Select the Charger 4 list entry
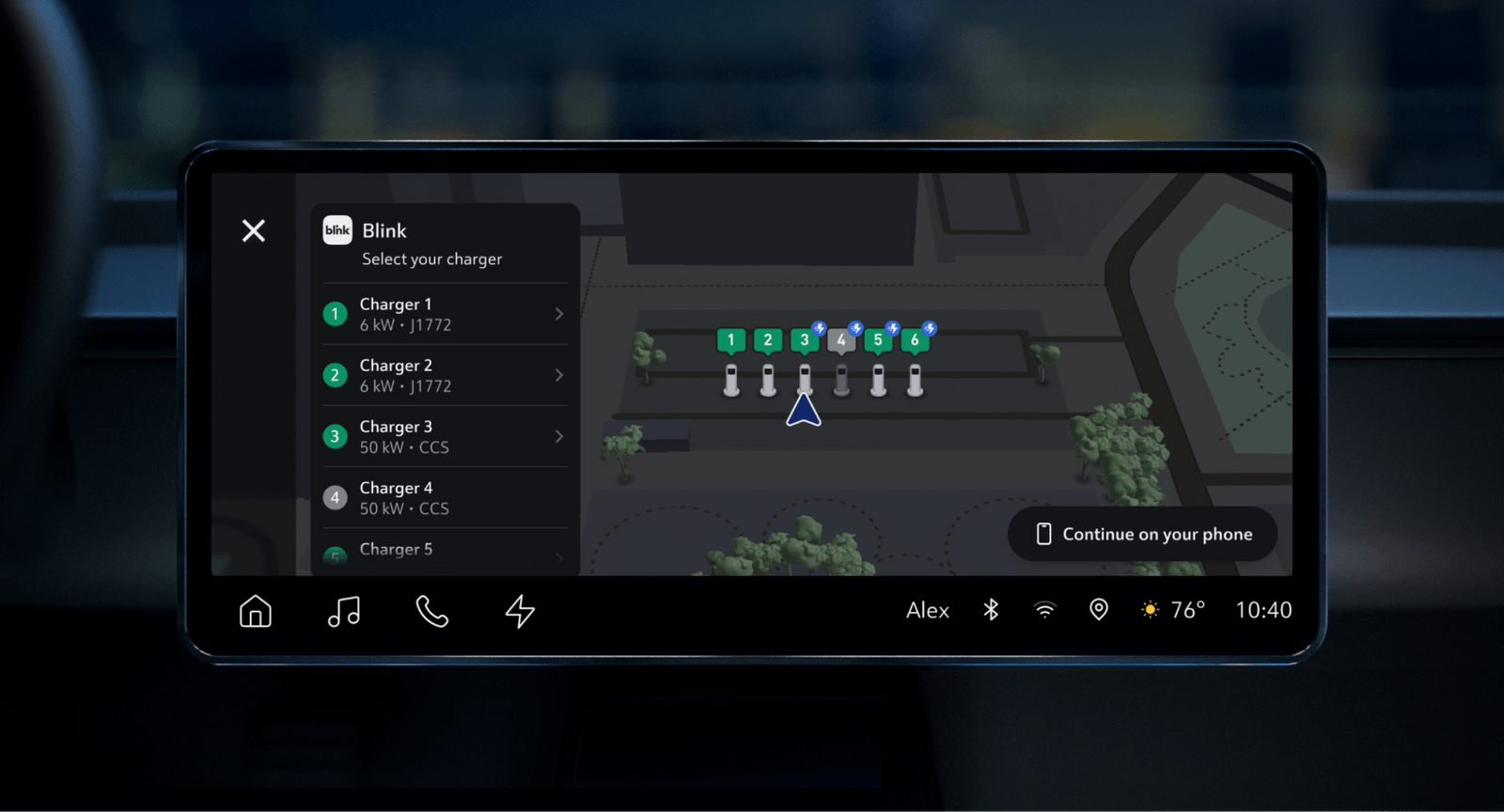 442,497
